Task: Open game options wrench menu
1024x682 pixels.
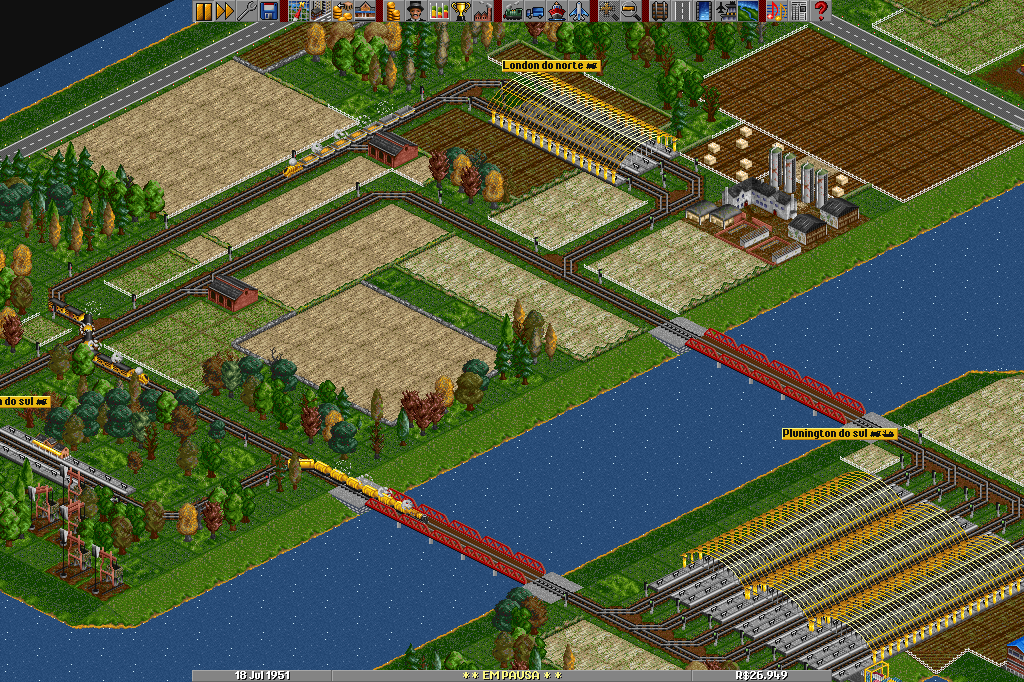Action: (x=247, y=11)
